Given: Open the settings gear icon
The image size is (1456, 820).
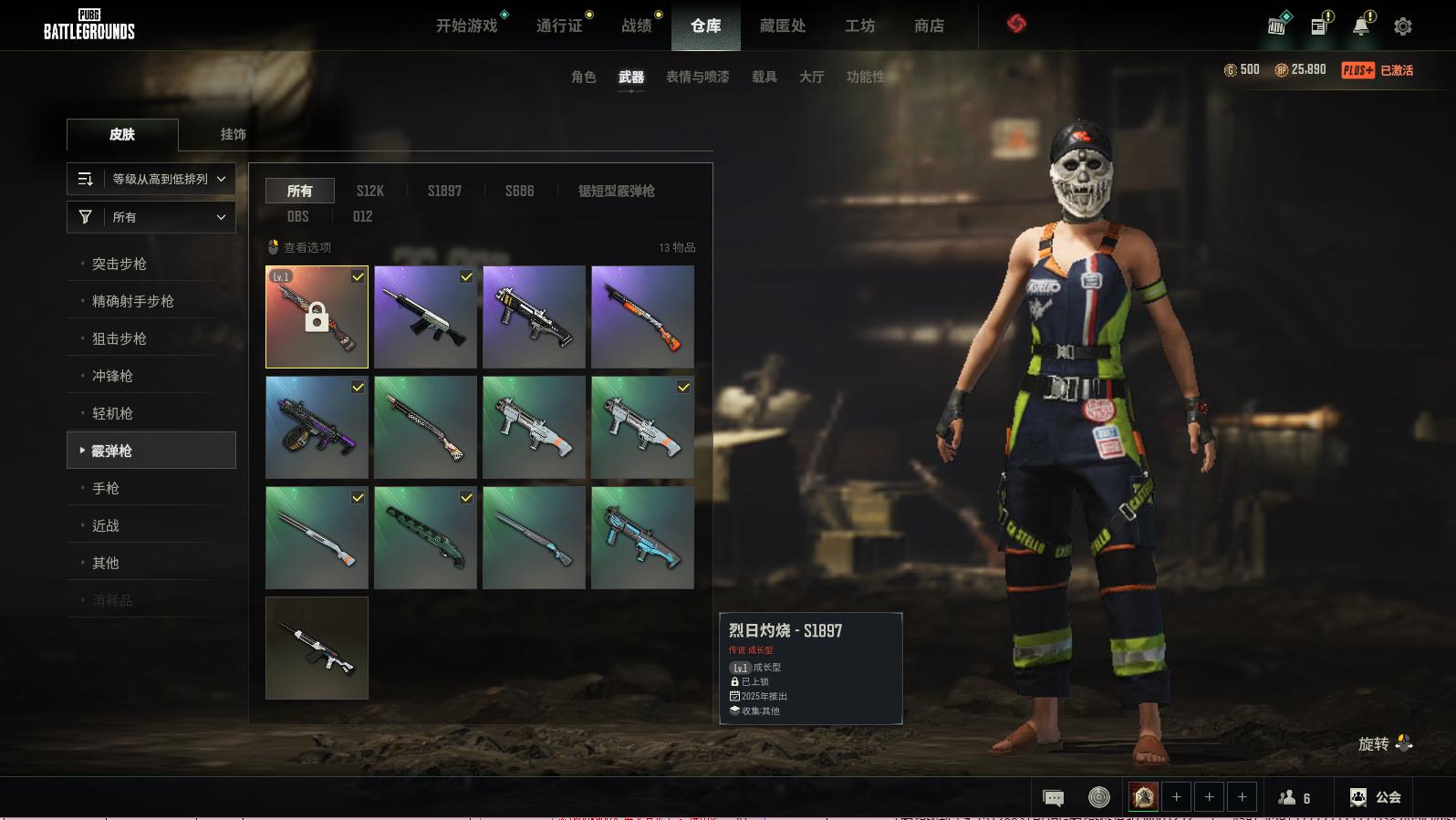Looking at the screenshot, I should tap(1402, 26).
